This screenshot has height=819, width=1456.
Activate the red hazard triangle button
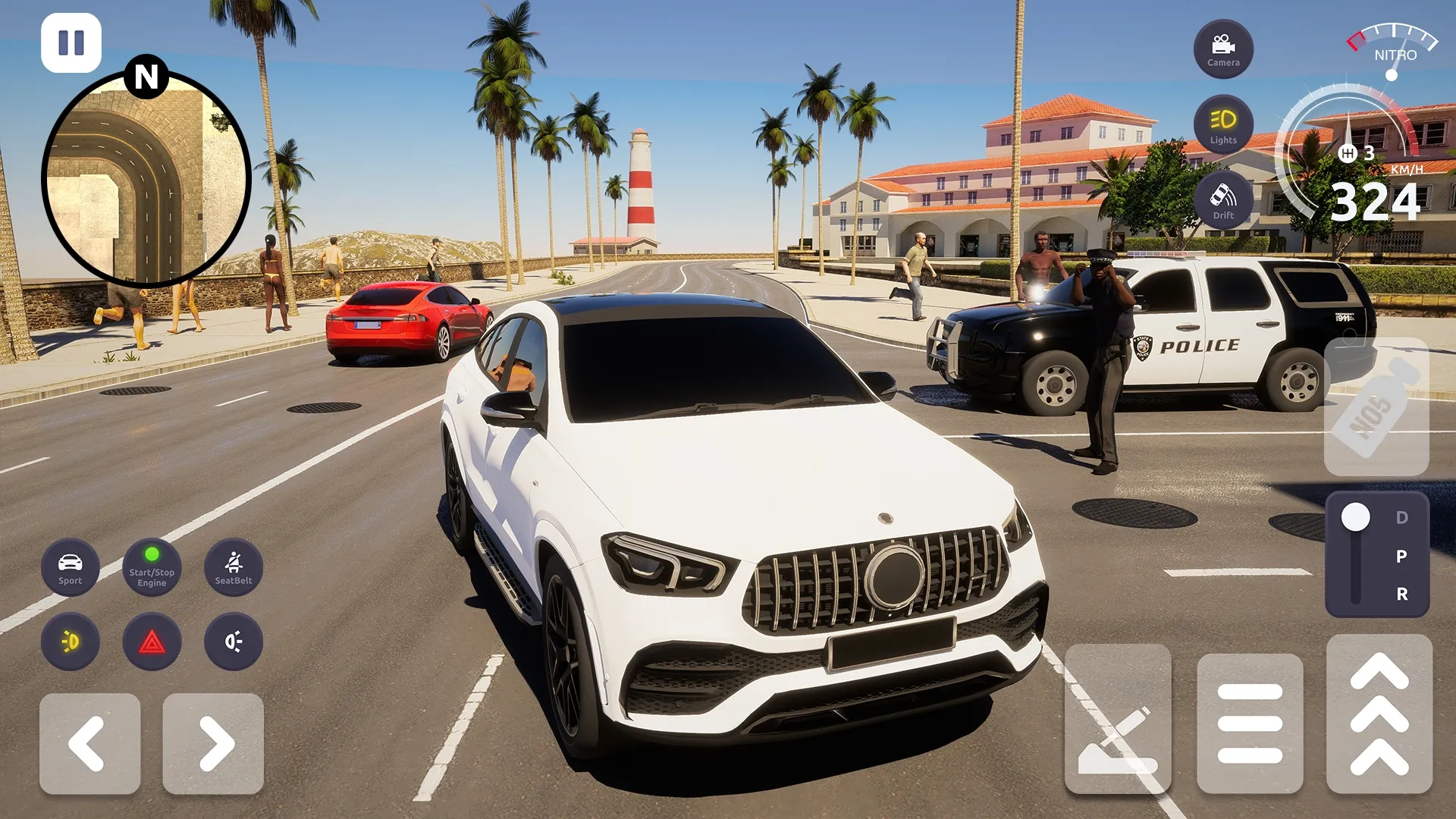pos(152,642)
